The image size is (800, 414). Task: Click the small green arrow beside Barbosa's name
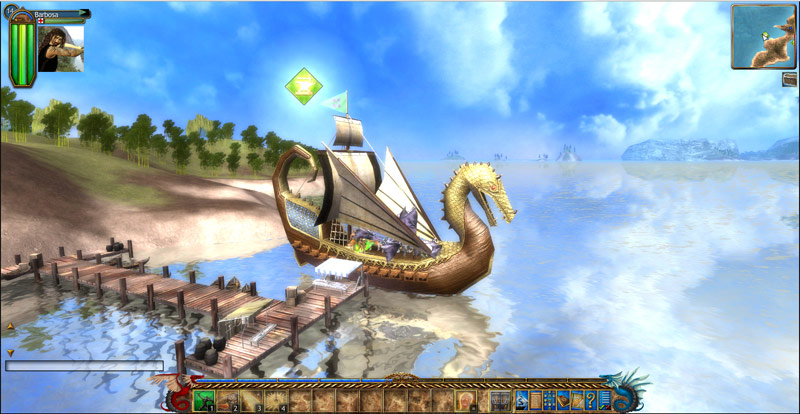click(x=81, y=15)
